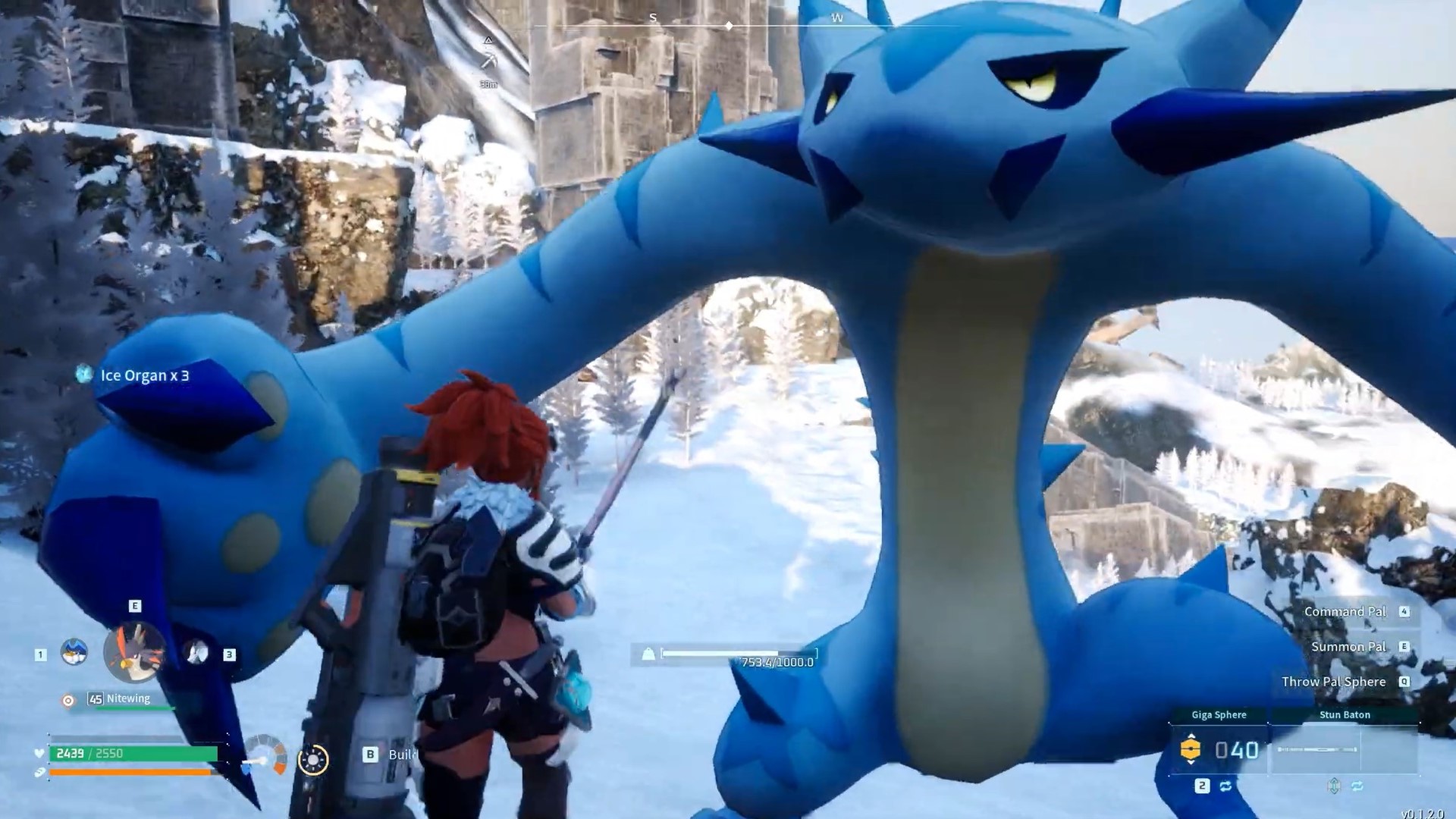Click the red target icon beside Nitewing

[68, 700]
